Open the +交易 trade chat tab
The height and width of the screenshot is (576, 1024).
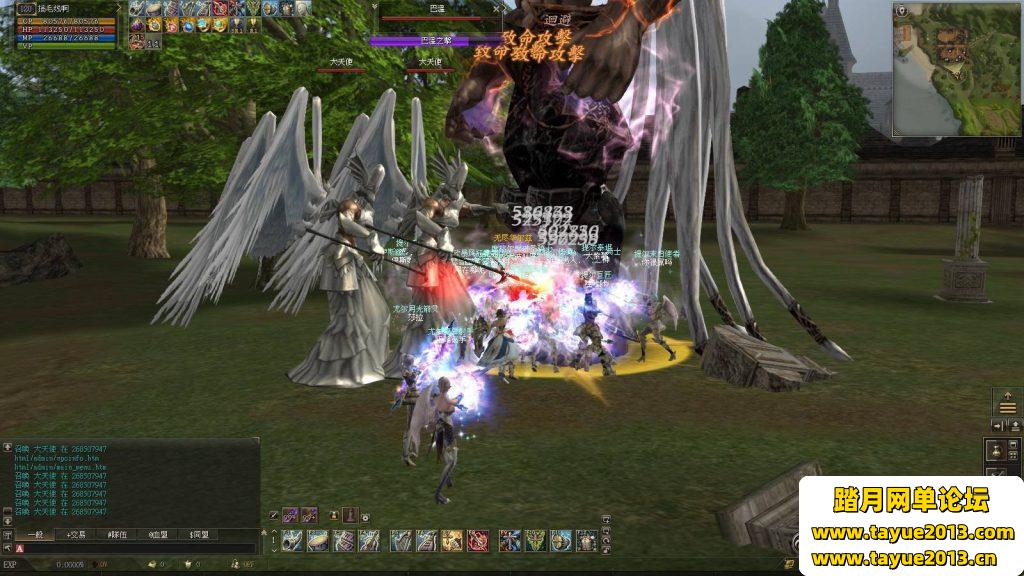76,535
